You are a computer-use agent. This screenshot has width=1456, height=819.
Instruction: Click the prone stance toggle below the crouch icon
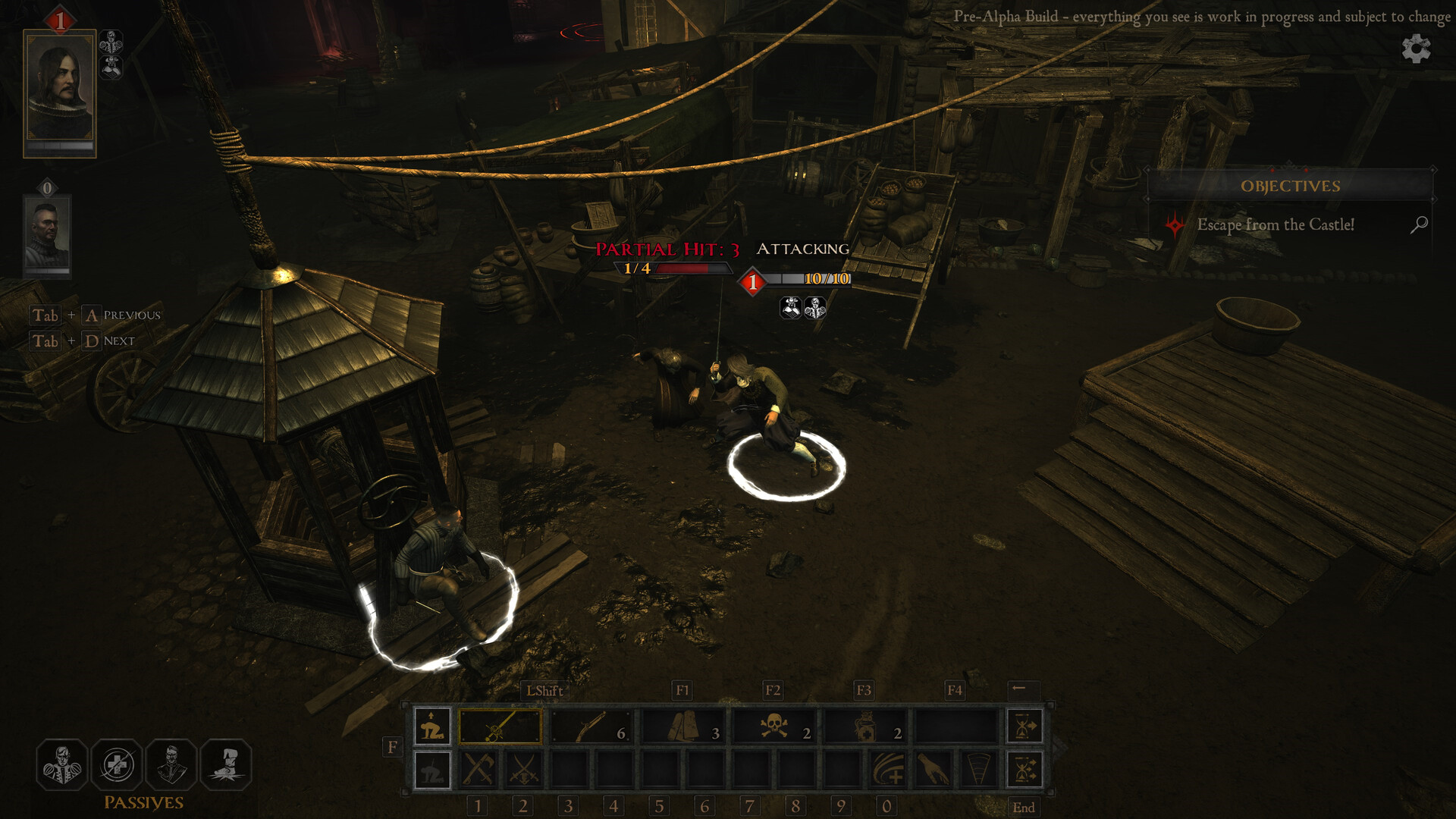pyautogui.click(x=431, y=768)
